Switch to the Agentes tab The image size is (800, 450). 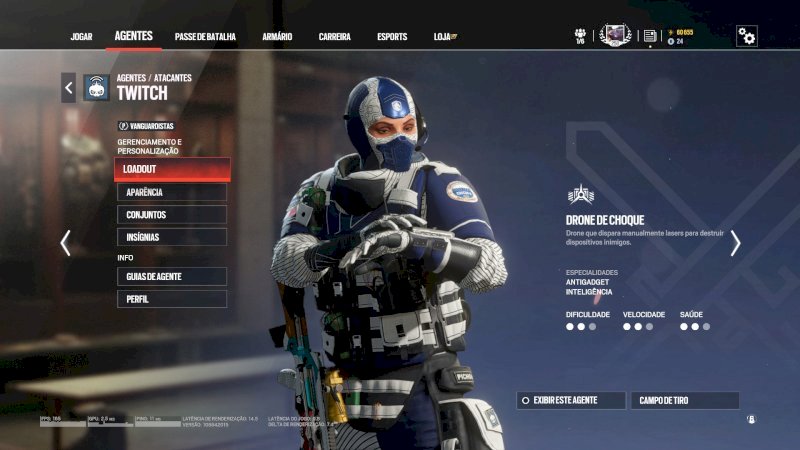(x=133, y=36)
